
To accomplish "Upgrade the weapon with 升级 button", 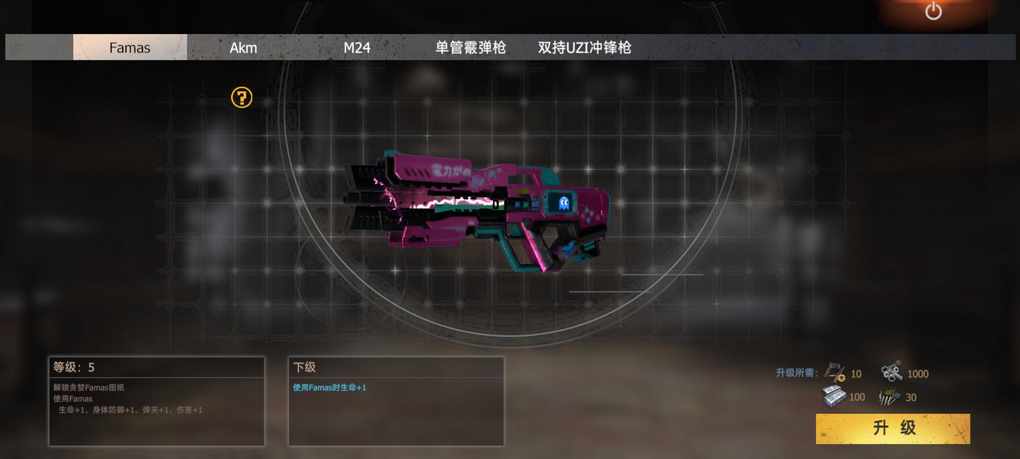I will [x=893, y=428].
